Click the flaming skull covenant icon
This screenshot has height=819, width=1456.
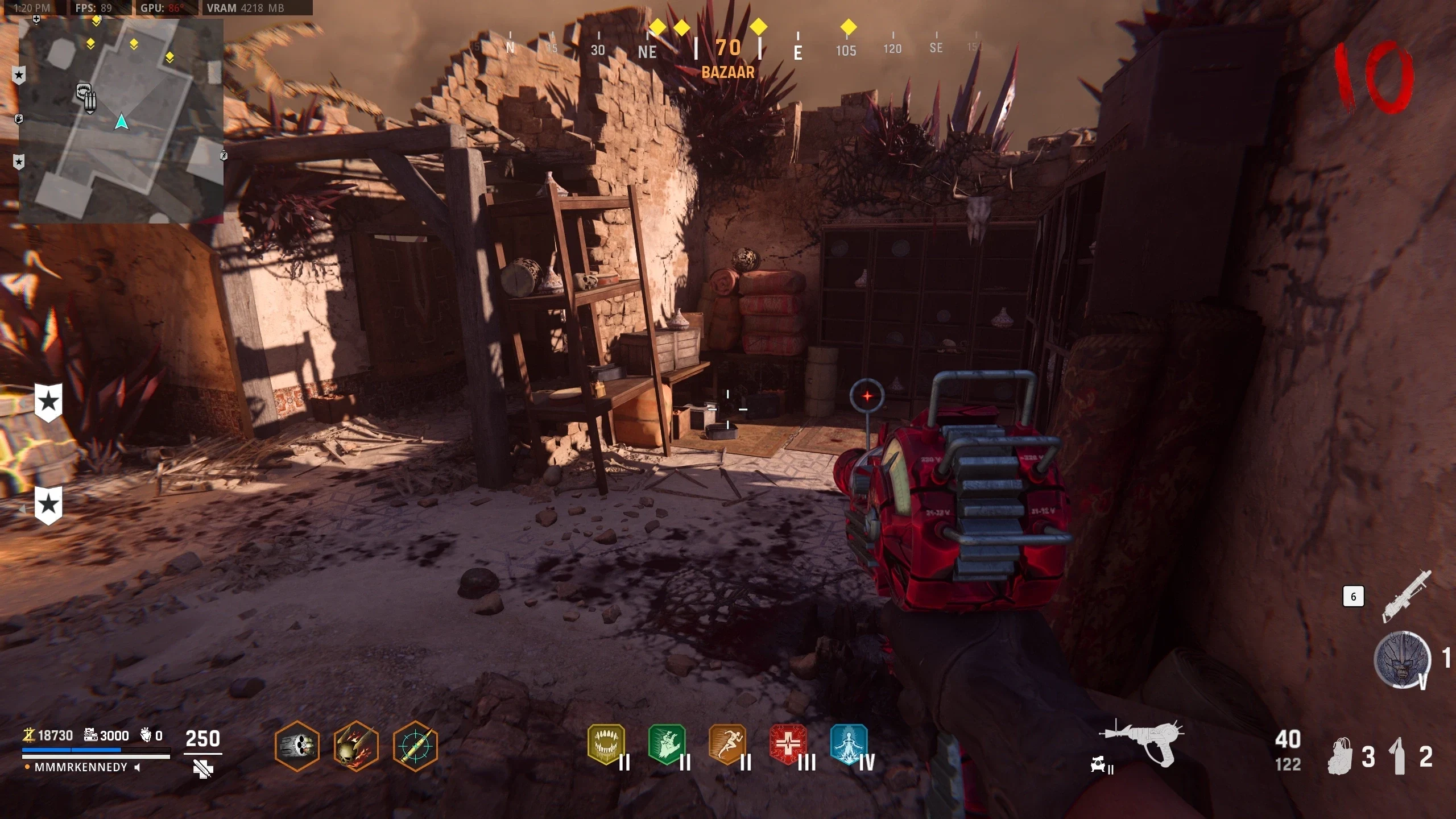[x=356, y=746]
